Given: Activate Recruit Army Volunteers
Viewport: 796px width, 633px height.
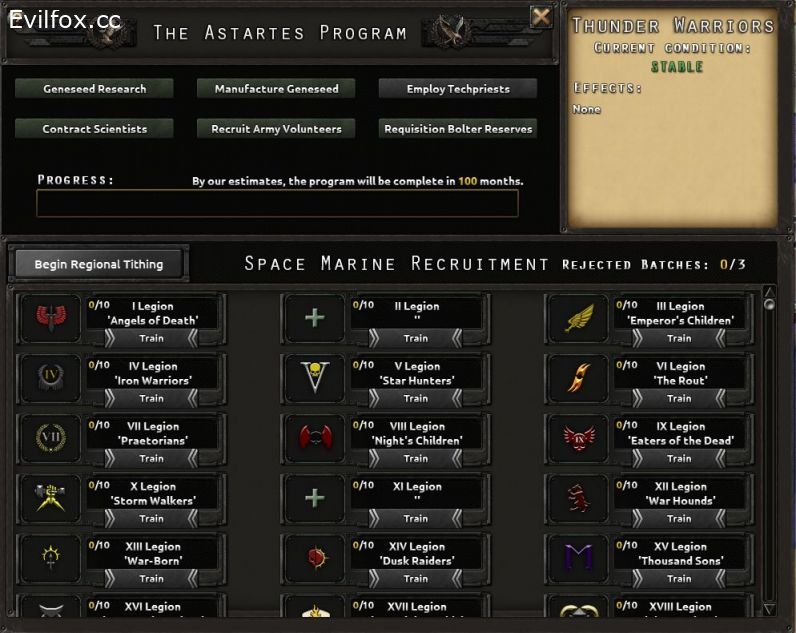Looking at the screenshot, I should pos(276,129).
